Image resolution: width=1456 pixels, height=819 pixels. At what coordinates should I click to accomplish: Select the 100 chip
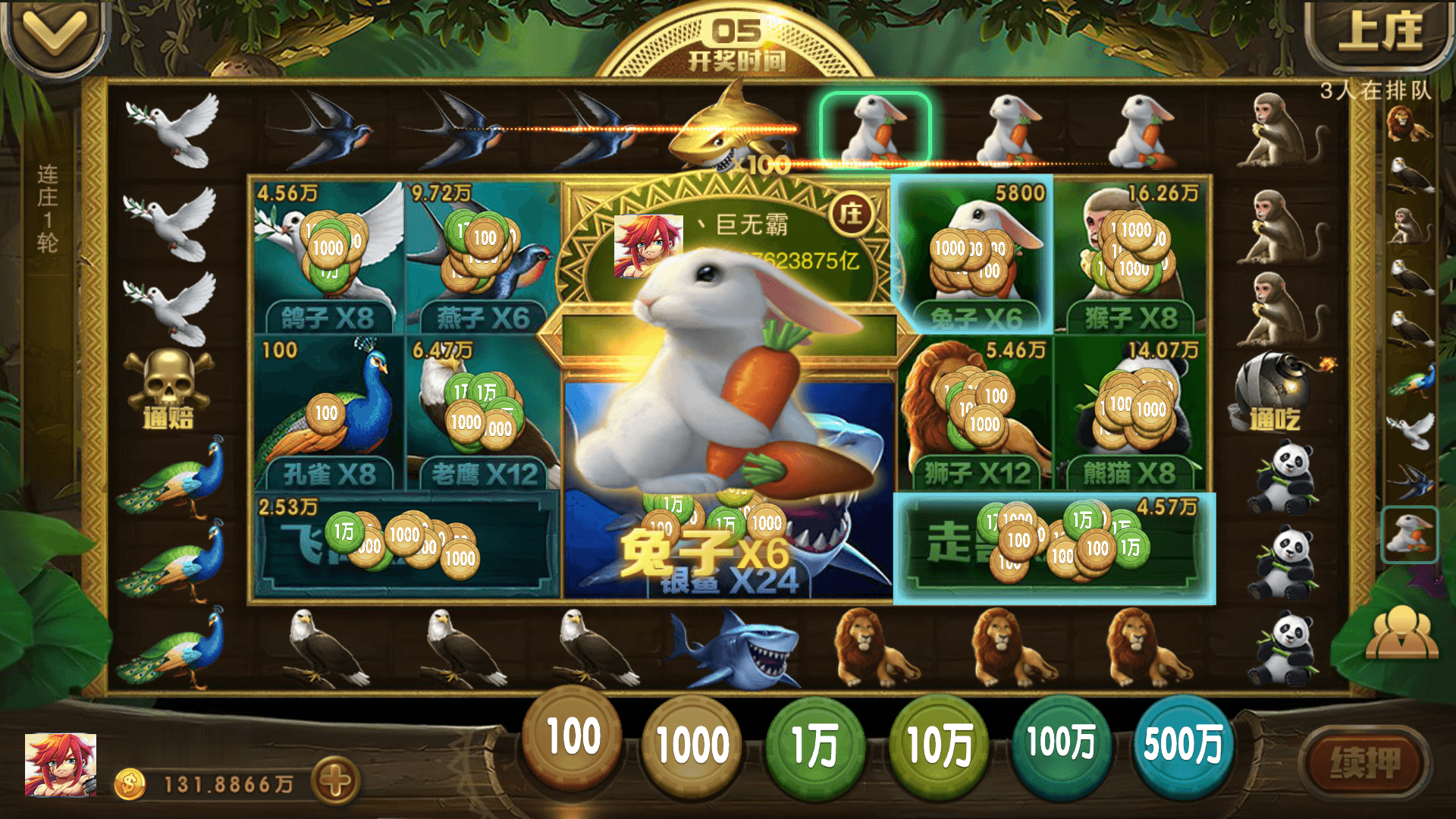[x=573, y=737]
